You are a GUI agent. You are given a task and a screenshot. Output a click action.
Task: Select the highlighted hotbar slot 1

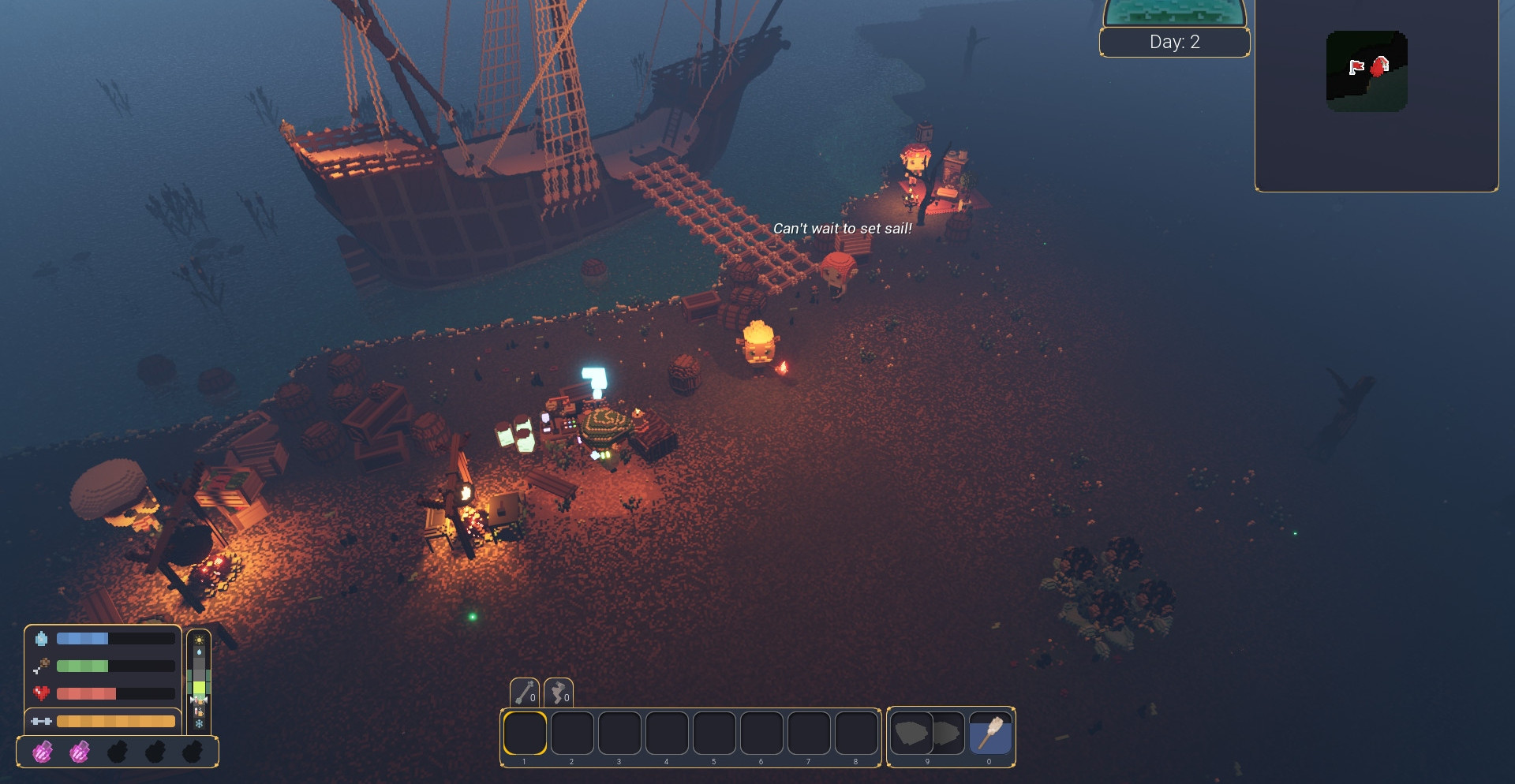pyautogui.click(x=525, y=734)
